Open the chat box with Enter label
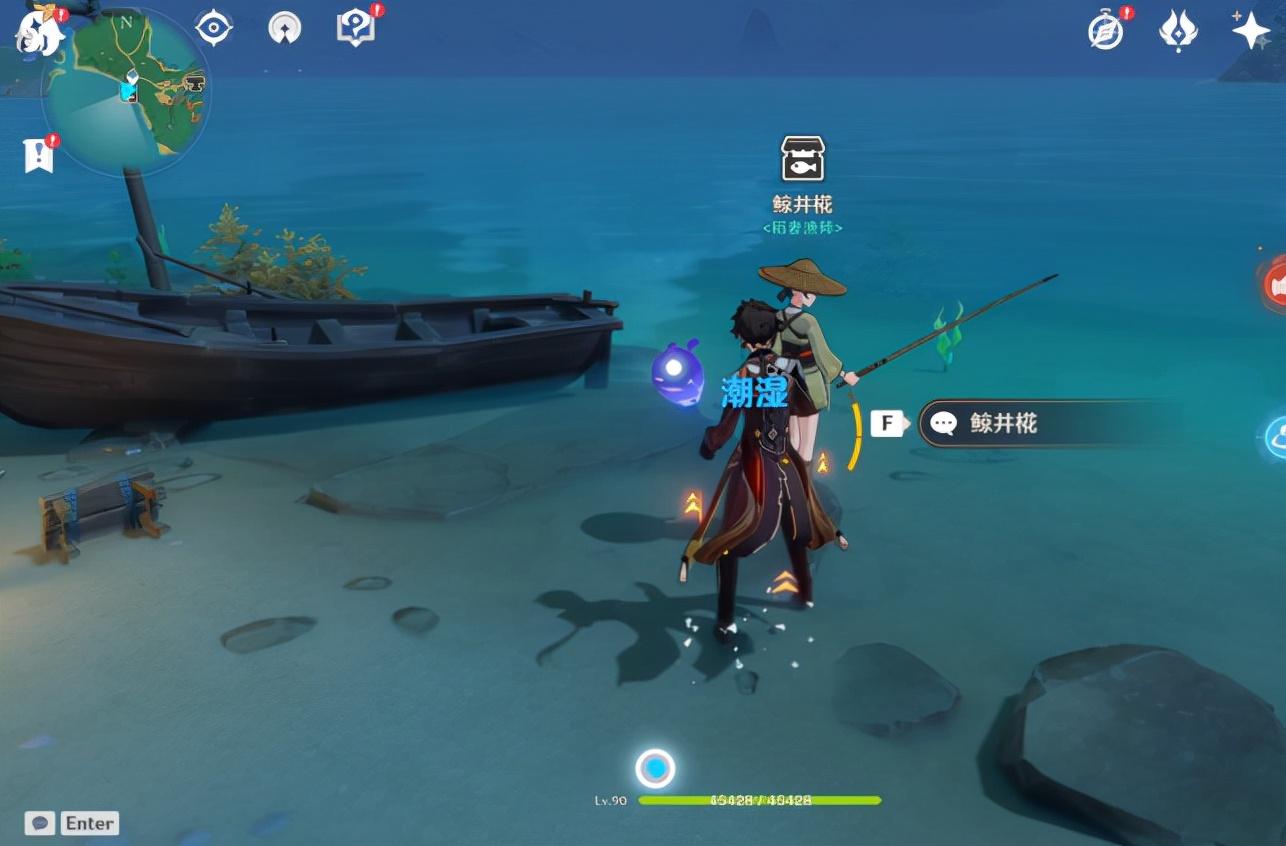 pos(72,823)
